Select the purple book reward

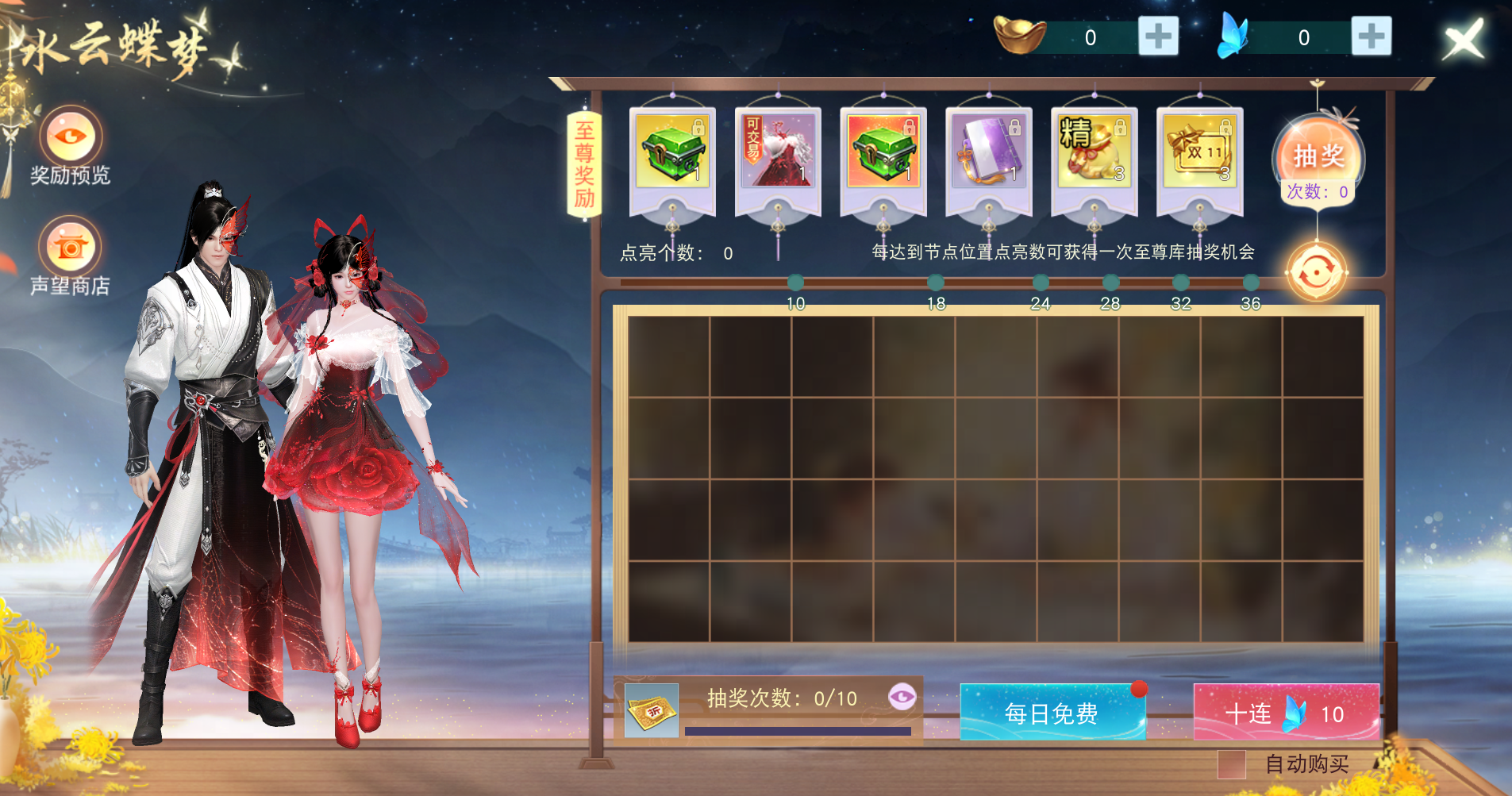tap(988, 151)
